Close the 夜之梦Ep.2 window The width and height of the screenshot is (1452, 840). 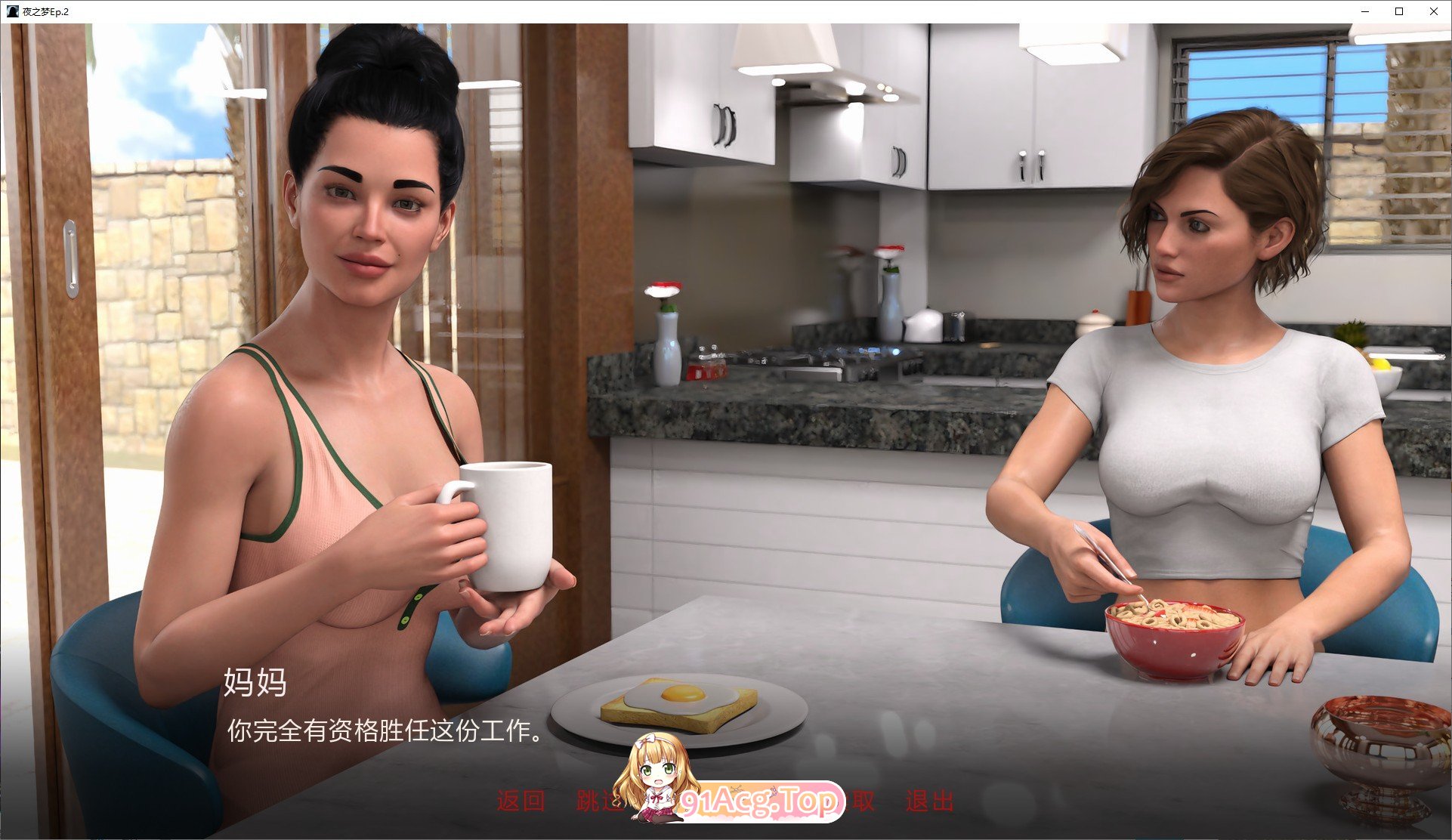click(x=1433, y=11)
